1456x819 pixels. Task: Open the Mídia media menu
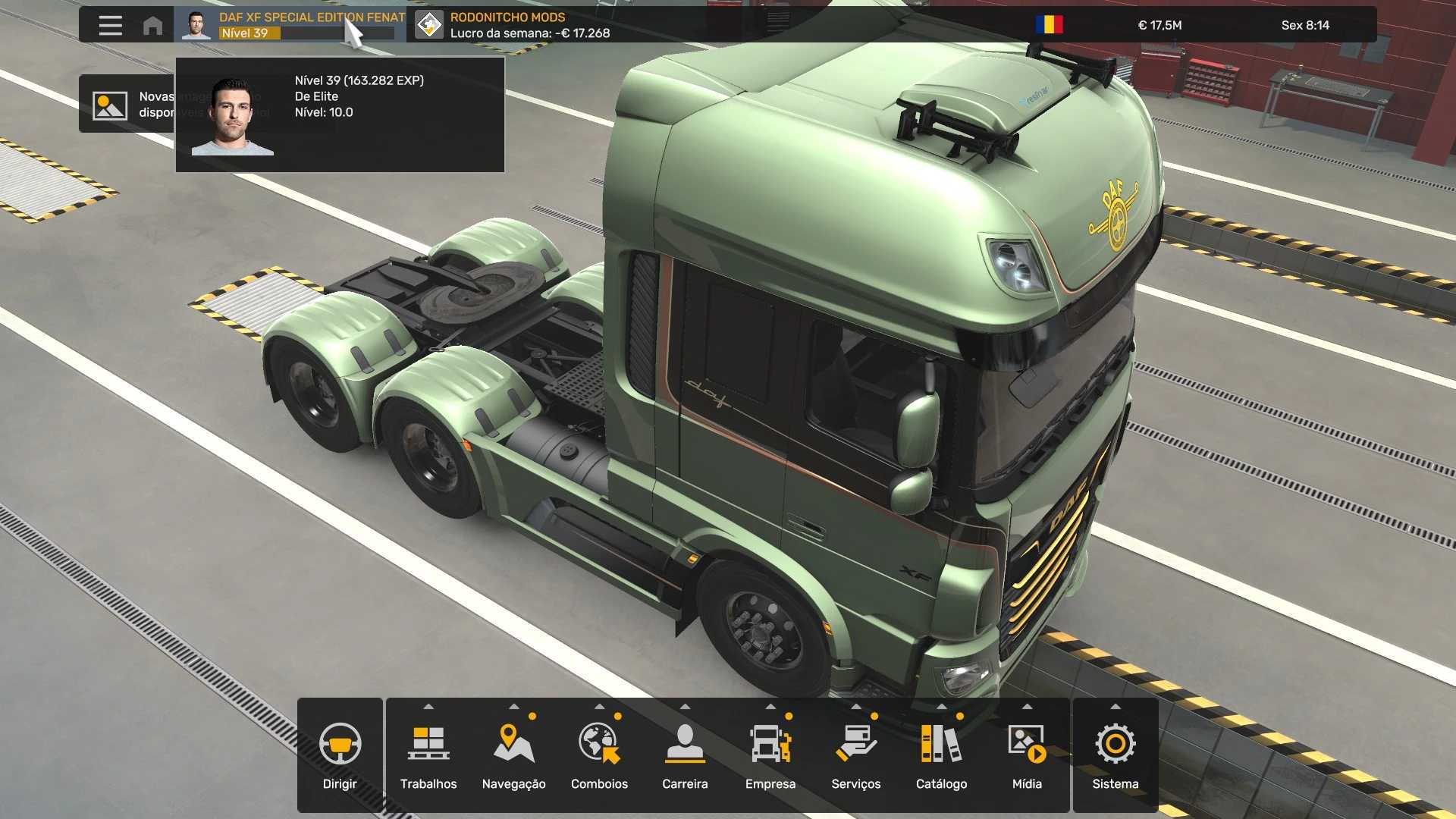coord(1027,755)
